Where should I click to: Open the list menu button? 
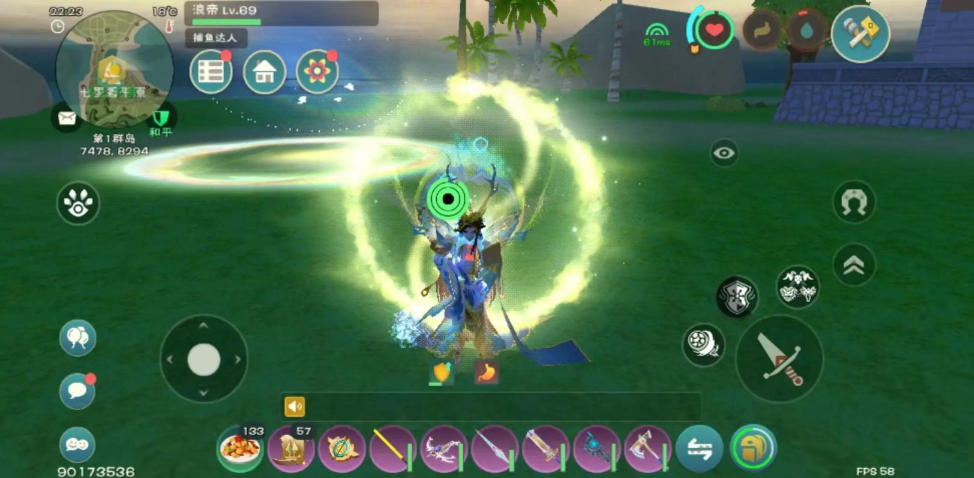coord(211,72)
